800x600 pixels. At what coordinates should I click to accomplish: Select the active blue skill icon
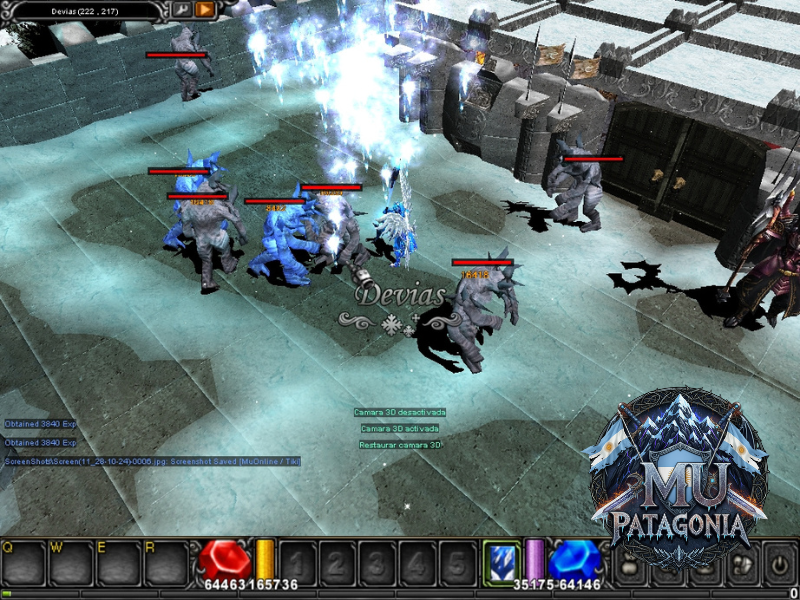501,561
